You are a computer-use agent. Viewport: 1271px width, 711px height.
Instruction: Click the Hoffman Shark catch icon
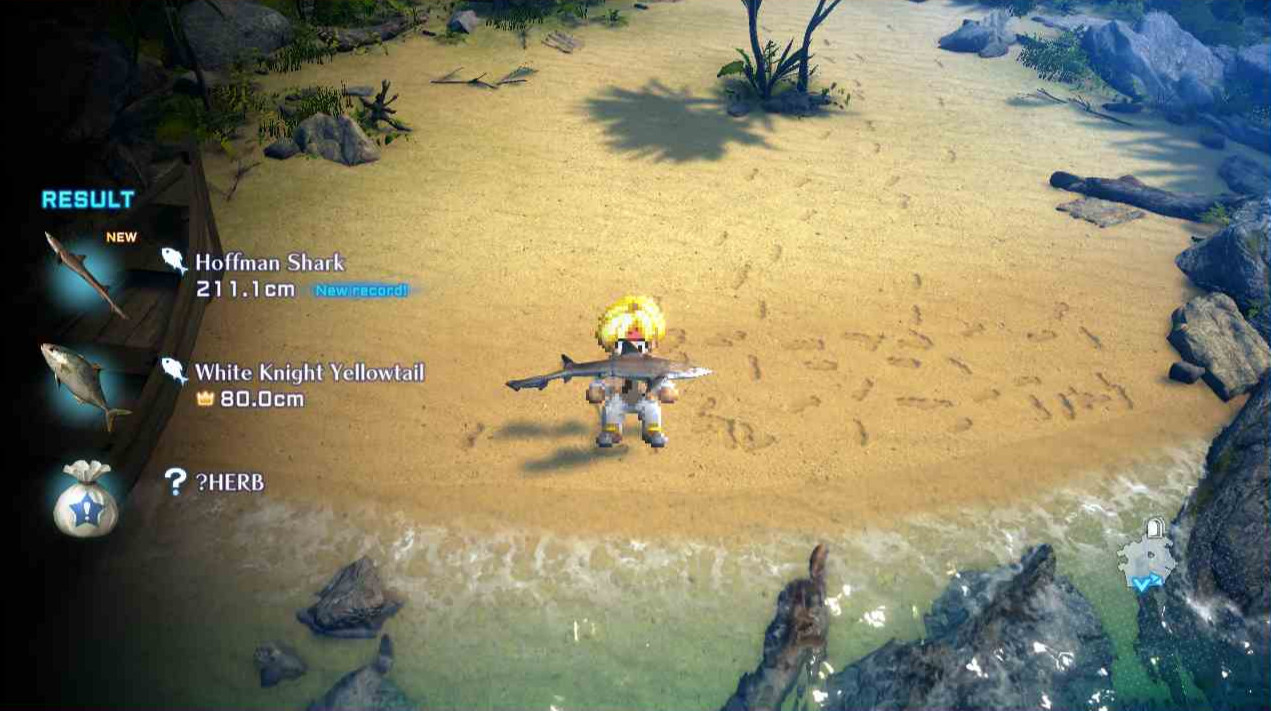[x=84, y=276]
